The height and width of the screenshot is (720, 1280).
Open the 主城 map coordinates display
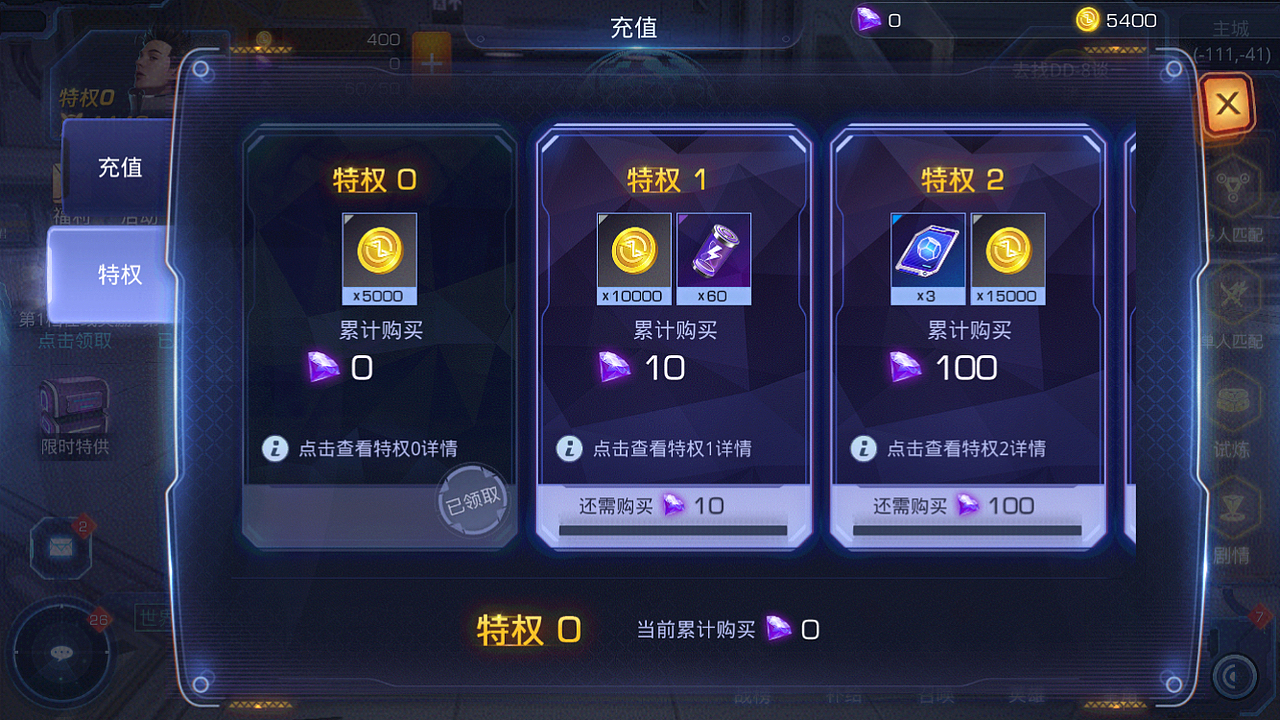[1231, 40]
